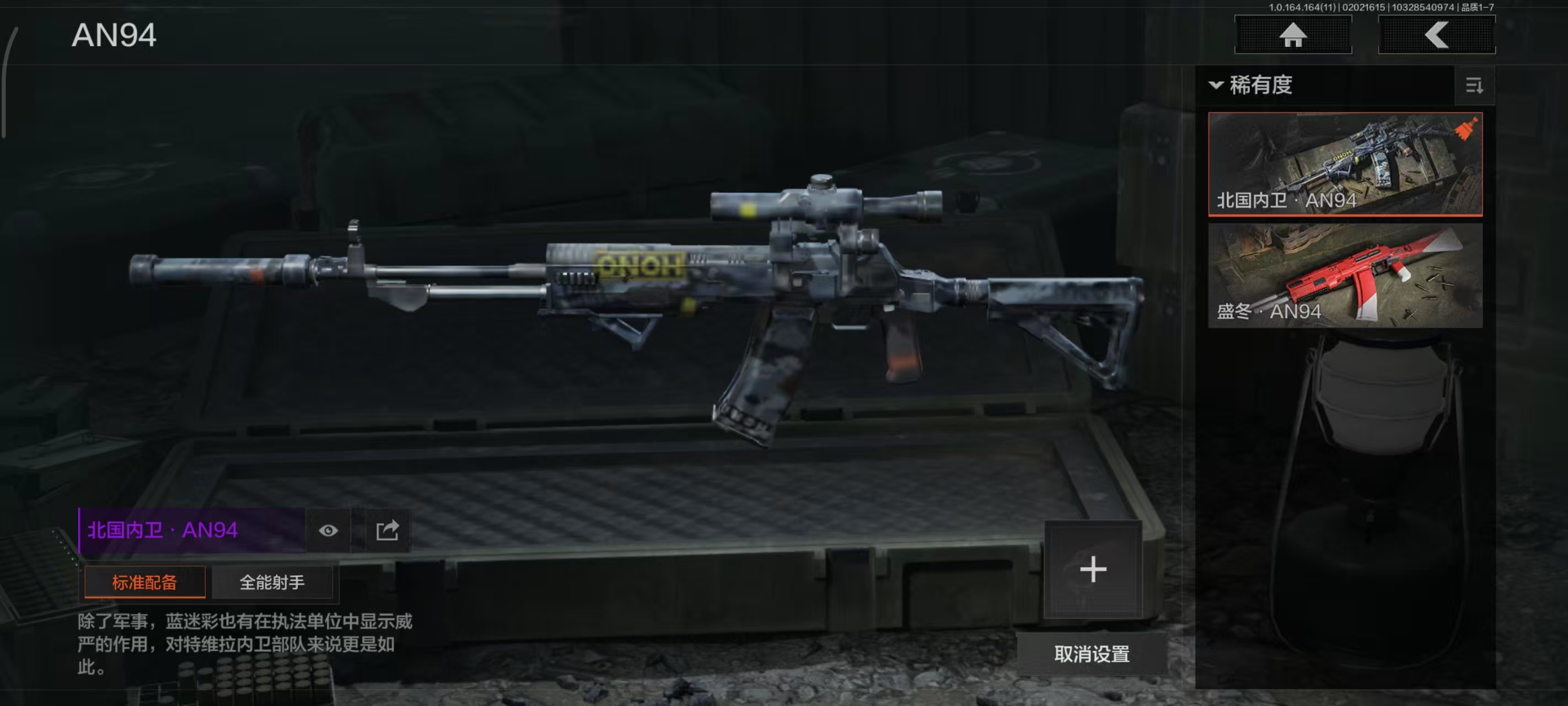
Task: Select the 北国内卫 · AN94 skin thumbnail
Action: coord(1345,163)
